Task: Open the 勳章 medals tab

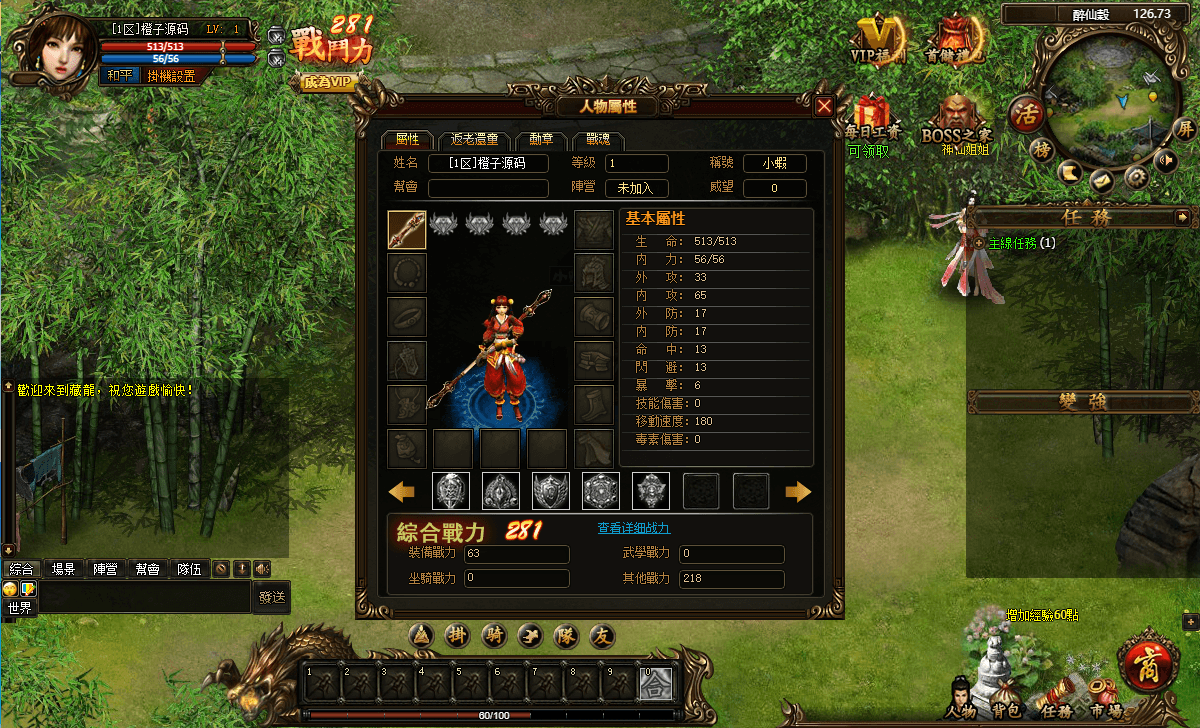Action: click(543, 140)
